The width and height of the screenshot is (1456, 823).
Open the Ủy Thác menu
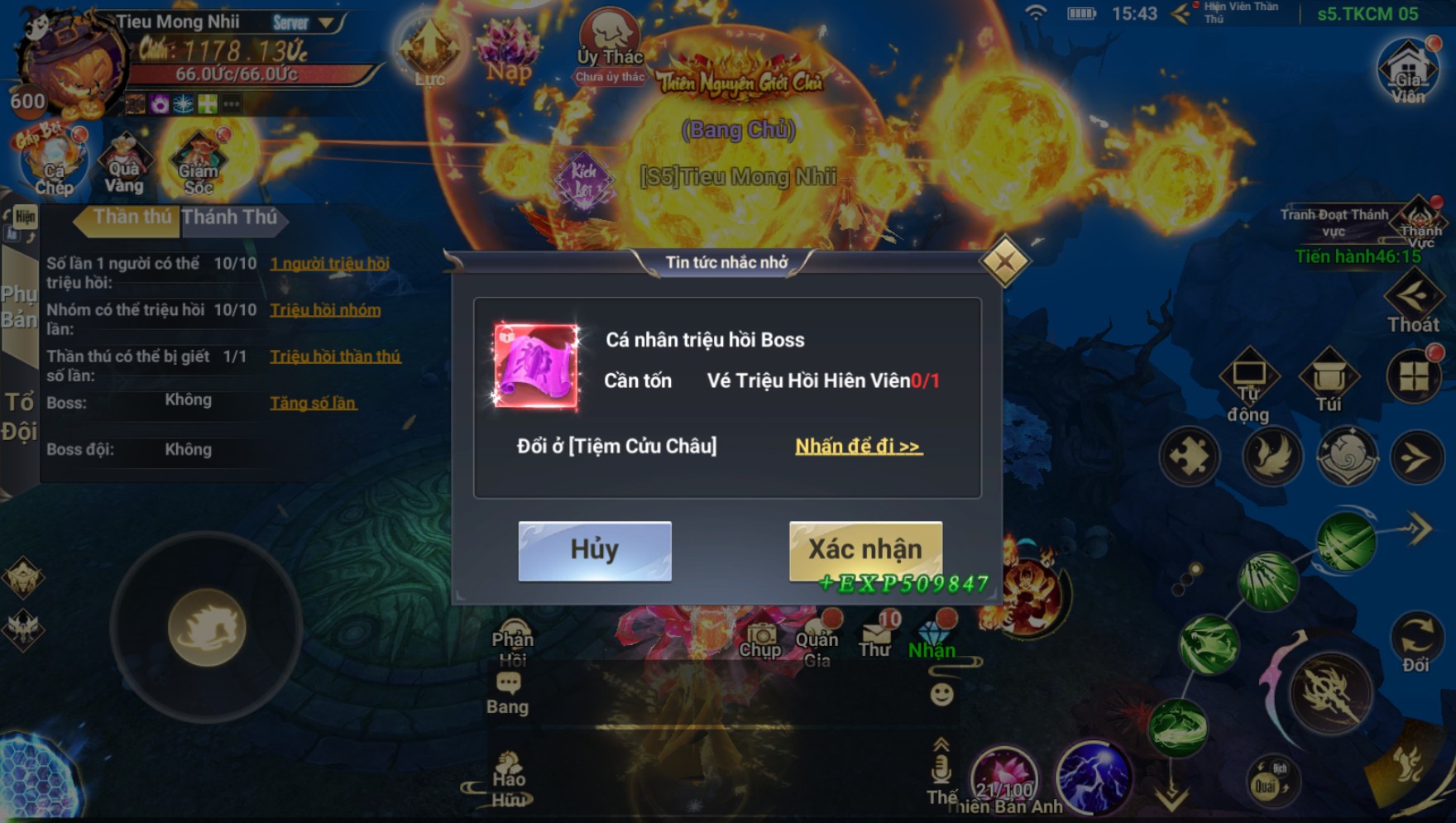tap(610, 45)
